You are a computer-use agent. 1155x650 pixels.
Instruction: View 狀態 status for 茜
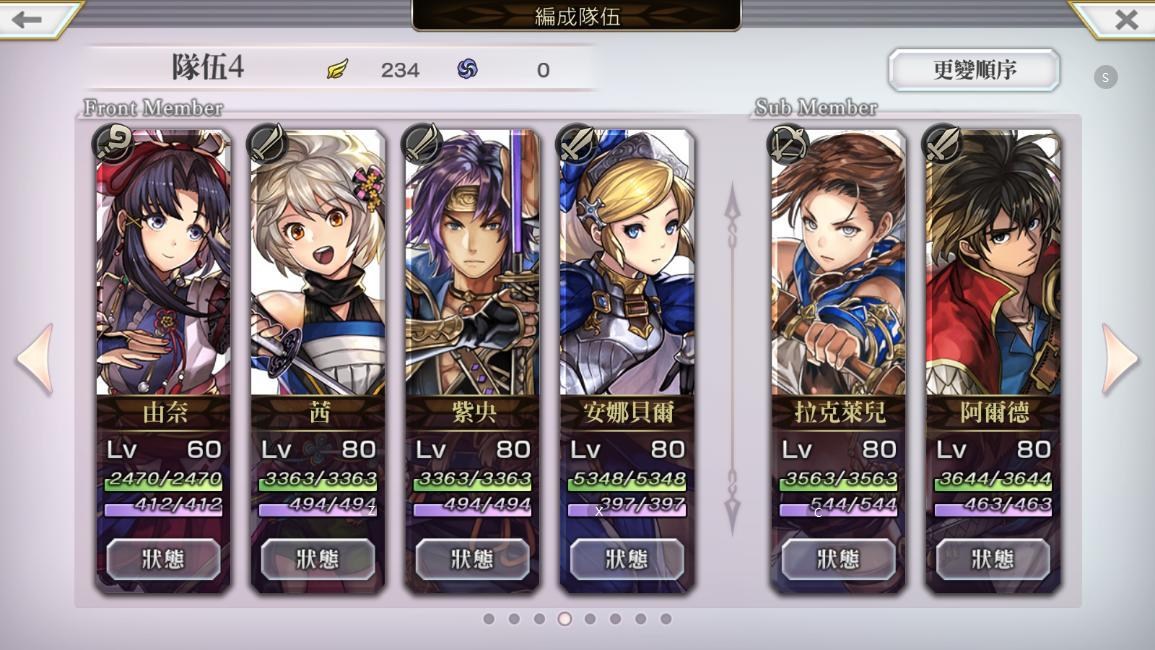coord(318,559)
